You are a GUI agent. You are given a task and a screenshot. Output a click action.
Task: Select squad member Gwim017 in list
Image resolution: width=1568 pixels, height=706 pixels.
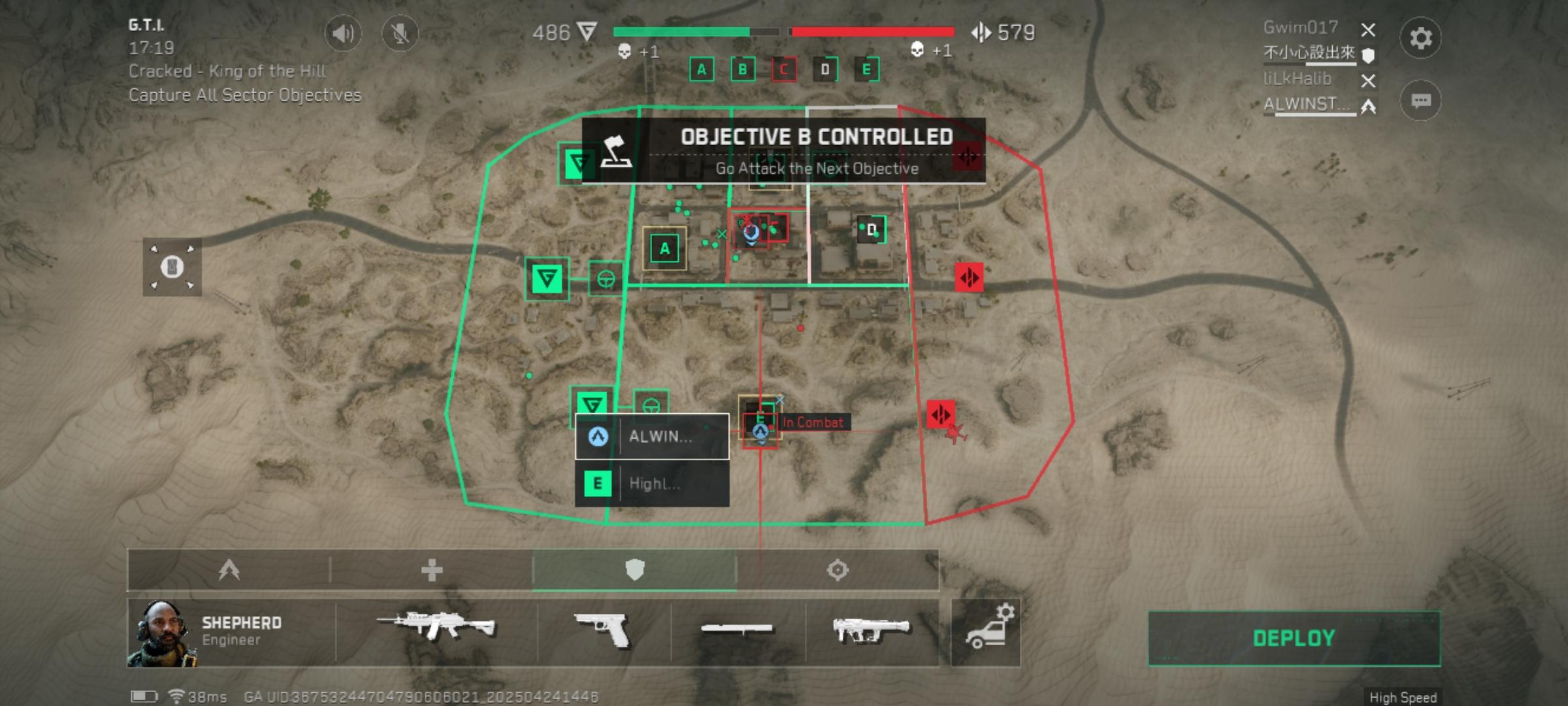tap(1301, 28)
